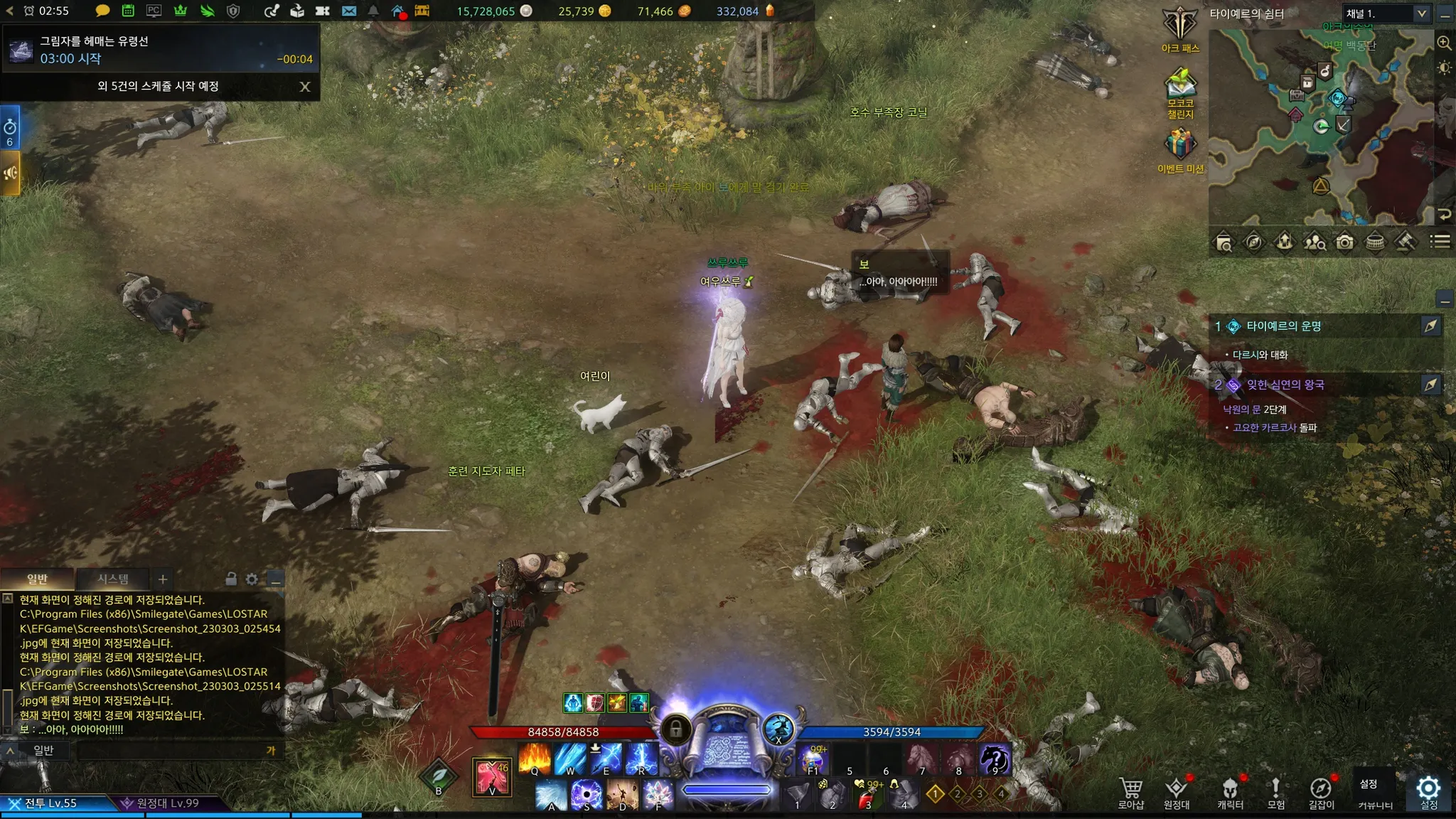Screen dimensions: 1456x819
Task: Open the Character menu
Action: tap(1230, 792)
